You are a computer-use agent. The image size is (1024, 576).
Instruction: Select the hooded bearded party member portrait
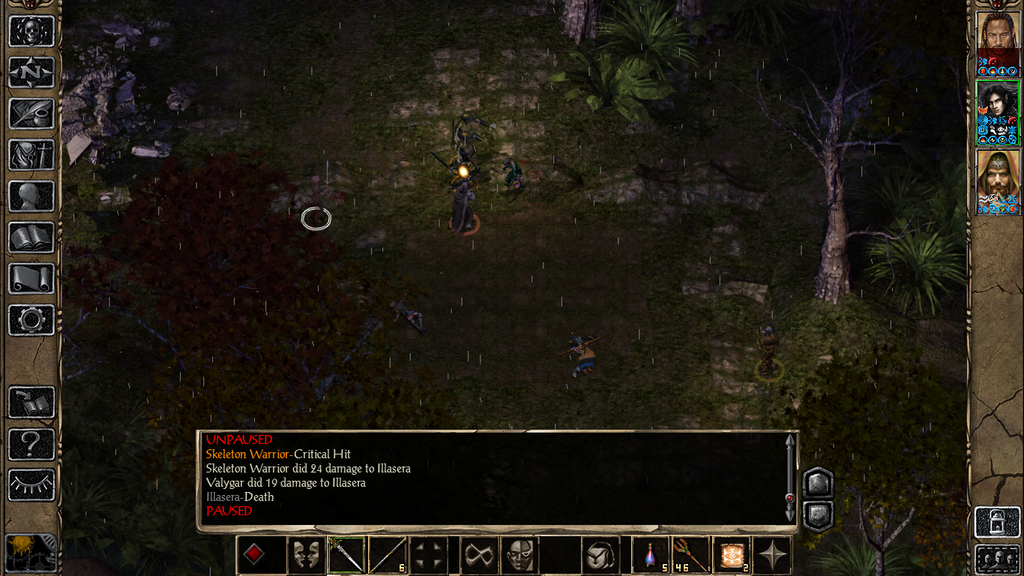pyautogui.click(x=997, y=181)
